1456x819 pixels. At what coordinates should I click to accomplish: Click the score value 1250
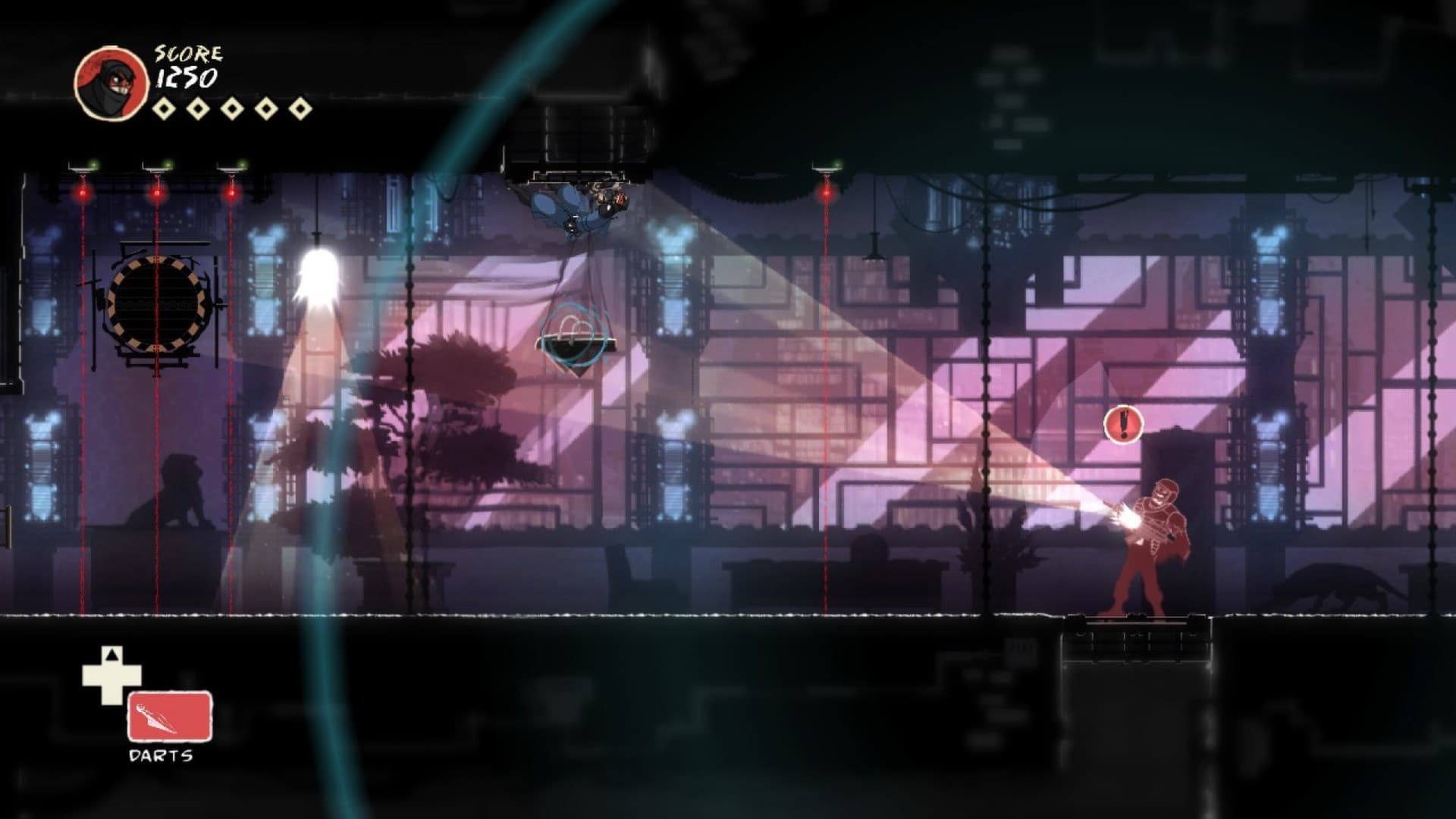tap(189, 78)
